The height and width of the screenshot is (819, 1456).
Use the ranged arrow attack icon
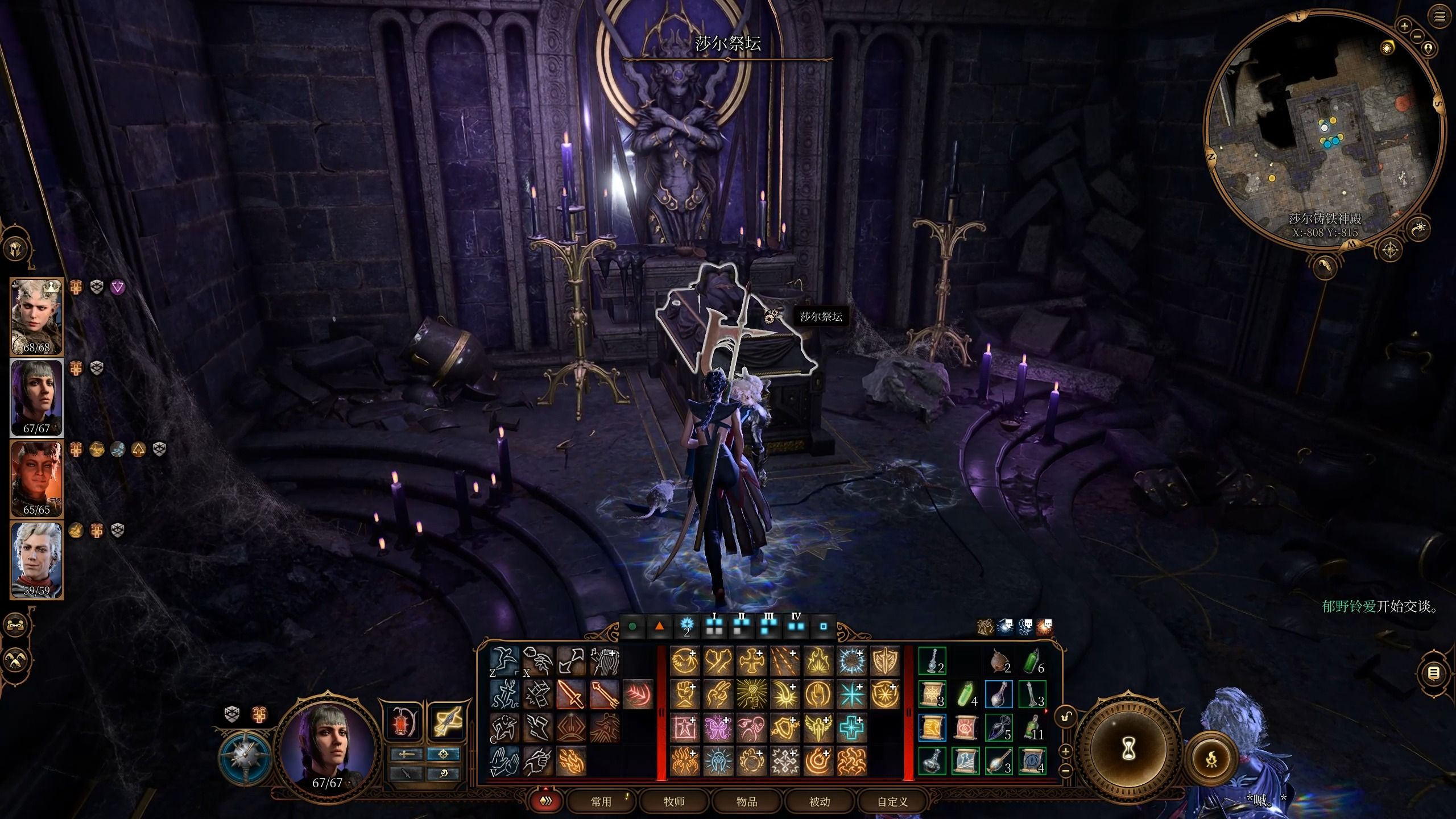[604, 694]
